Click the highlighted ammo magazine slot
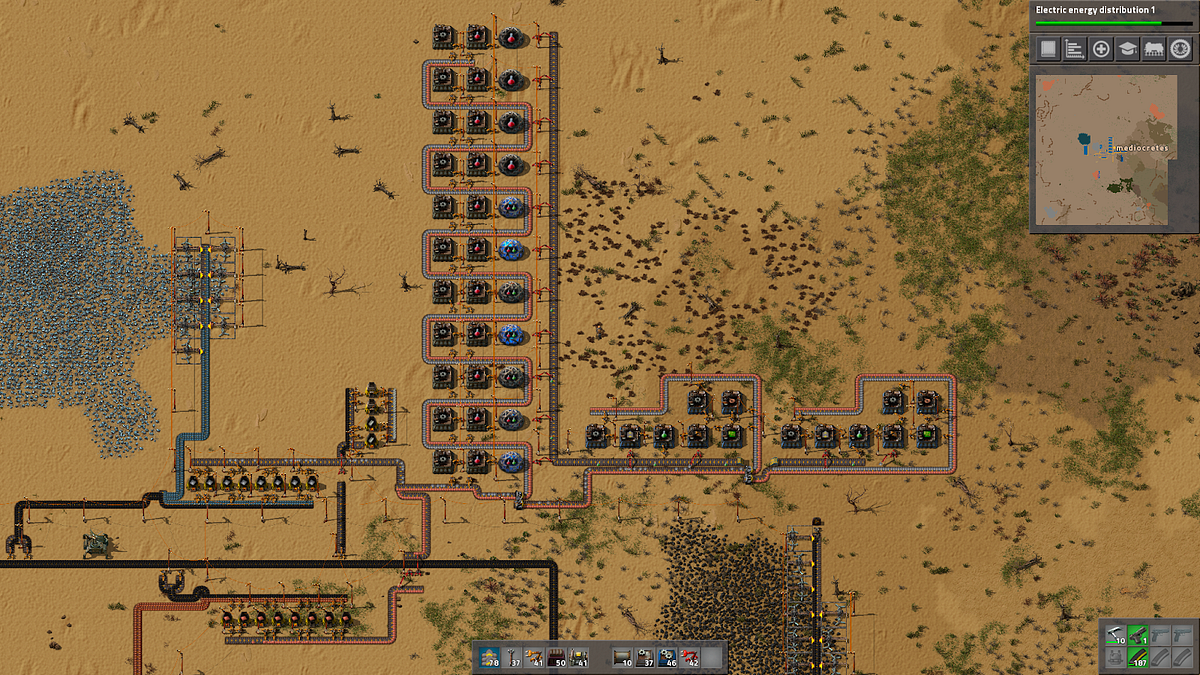This screenshot has height=675, width=1200. pyautogui.click(x=1138, y=657)
